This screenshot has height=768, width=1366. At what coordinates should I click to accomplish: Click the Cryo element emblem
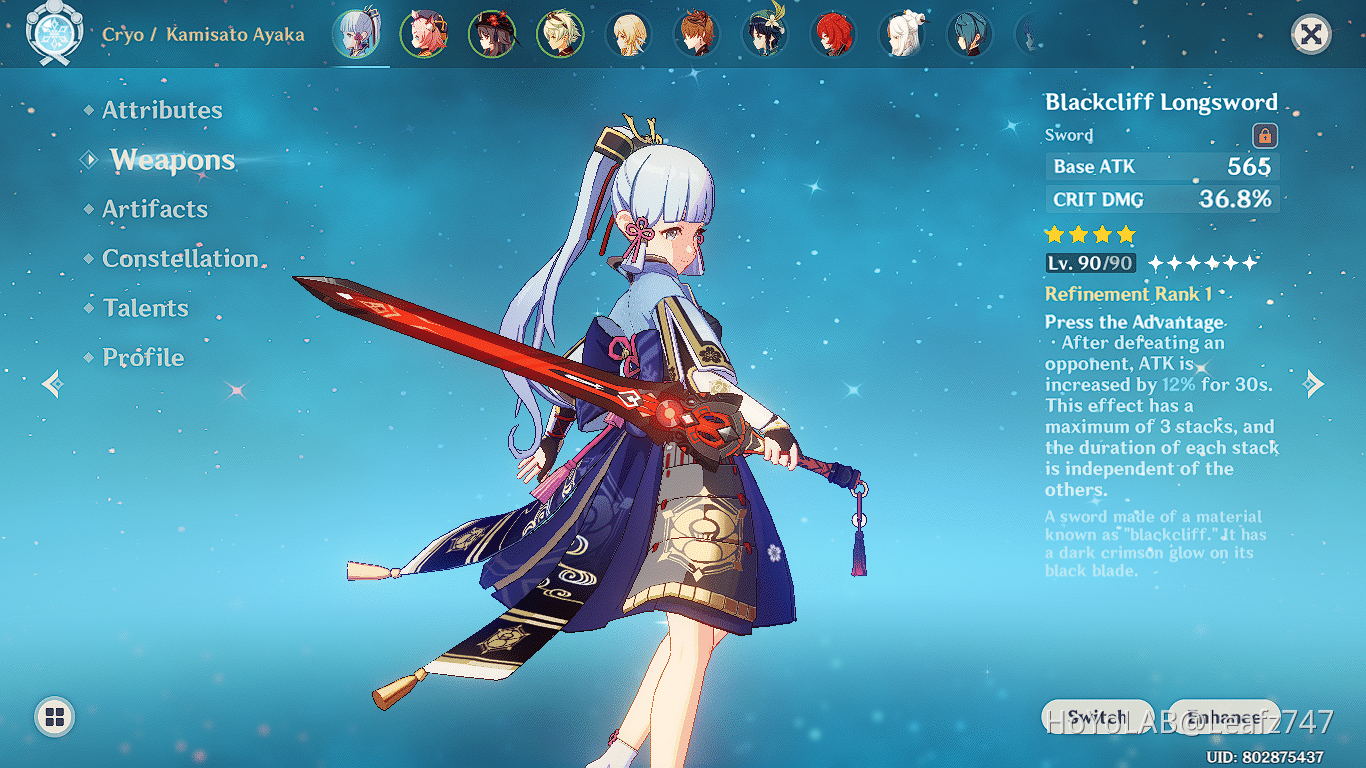[54, 33]
